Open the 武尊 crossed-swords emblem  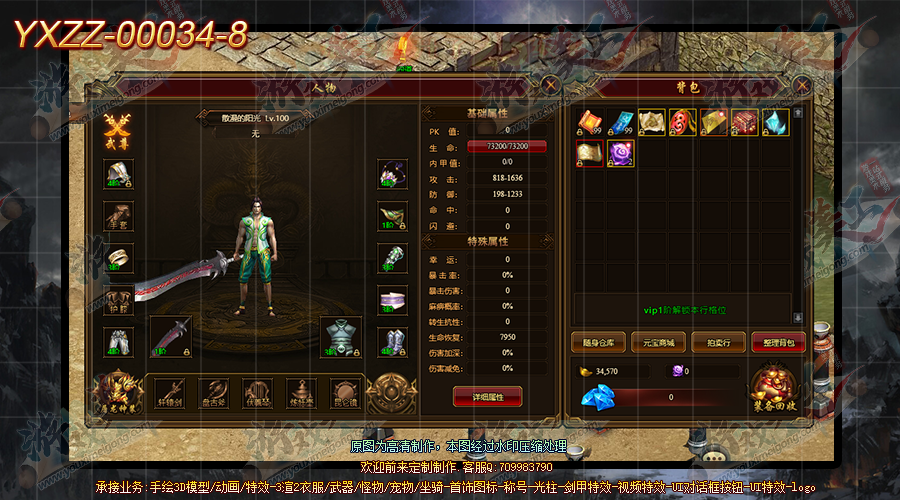click(118, 131)
